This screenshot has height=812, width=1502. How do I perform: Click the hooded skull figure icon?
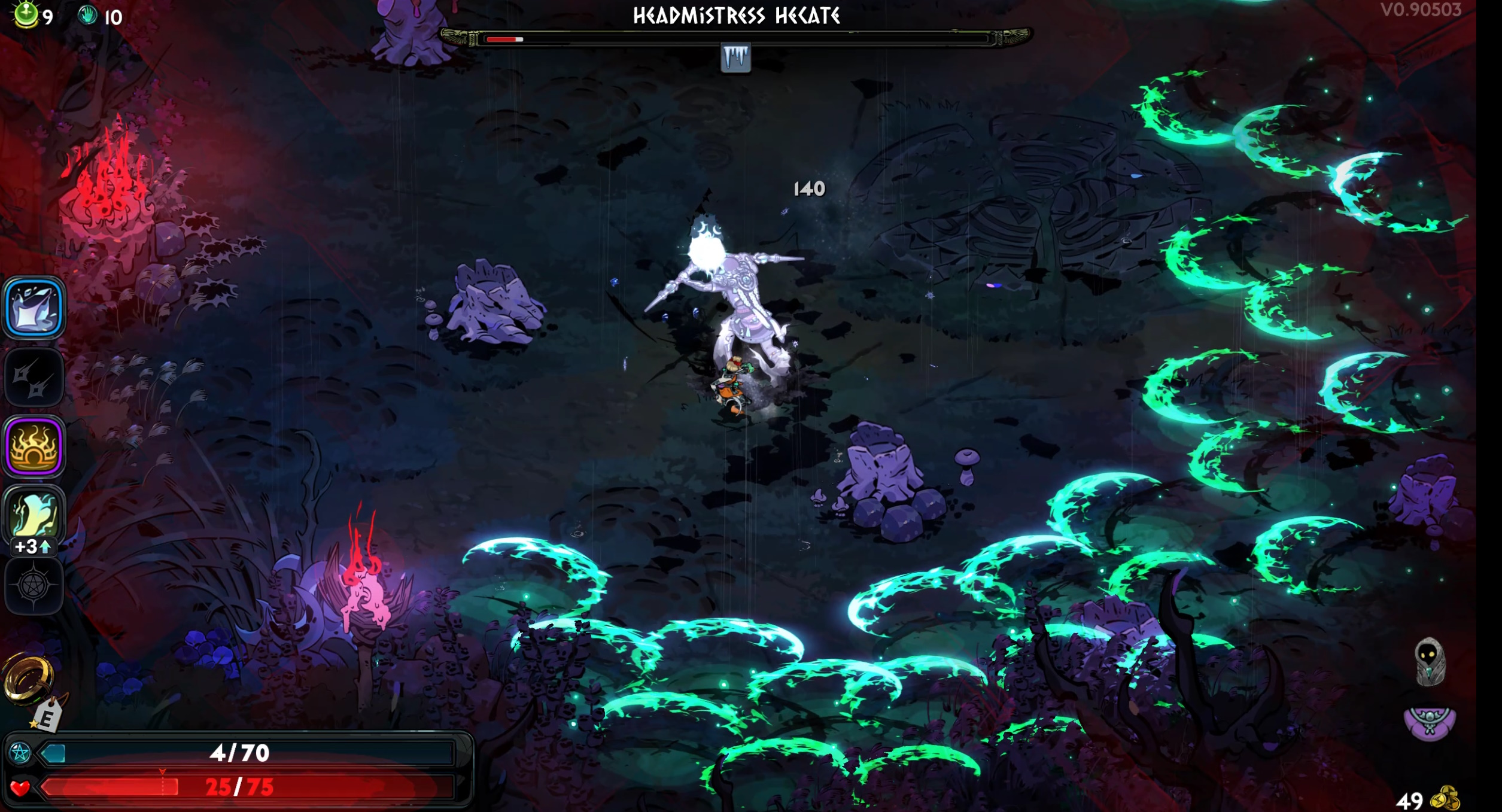[1430, 661]
